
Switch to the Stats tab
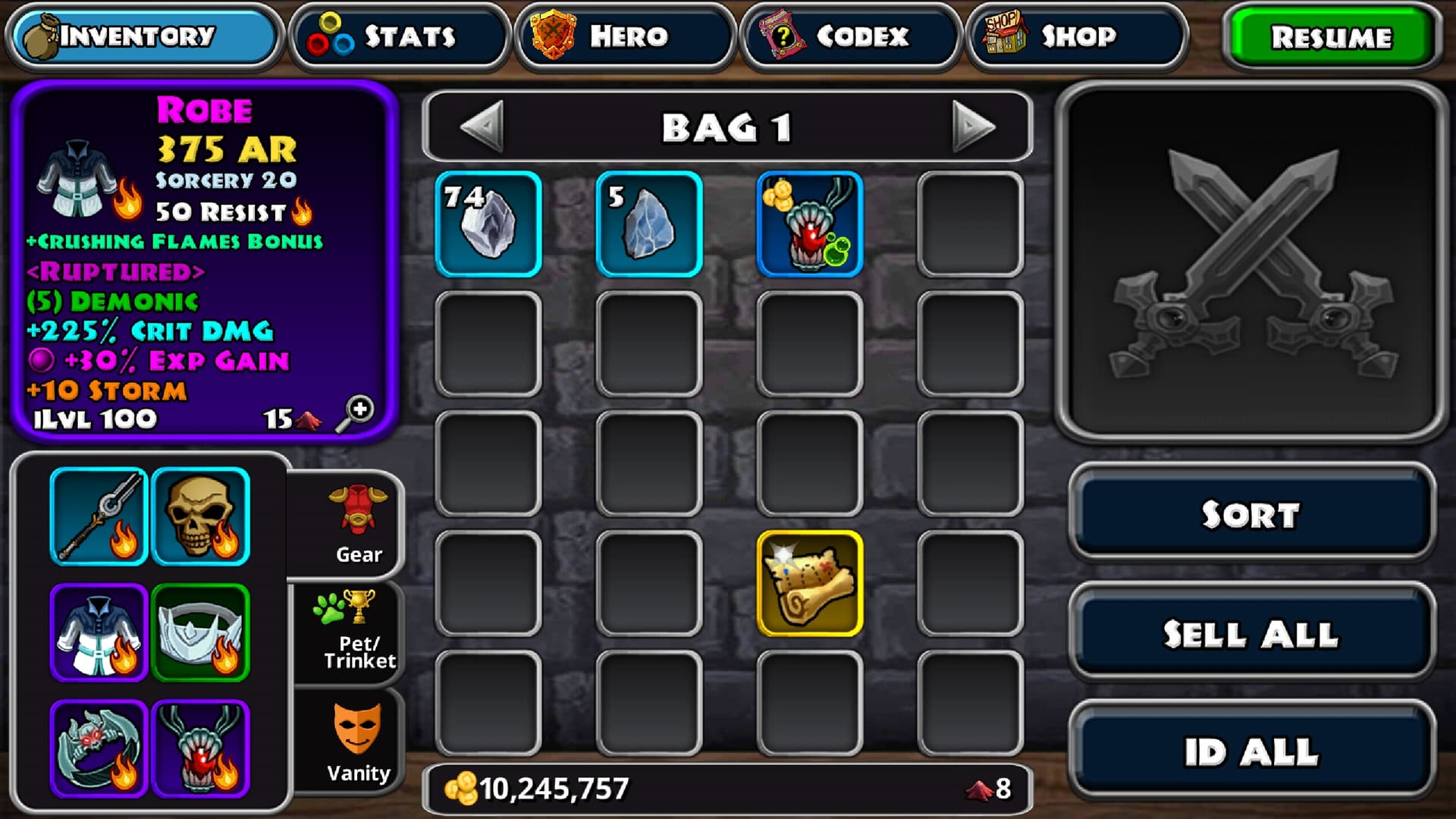[400, 36]
